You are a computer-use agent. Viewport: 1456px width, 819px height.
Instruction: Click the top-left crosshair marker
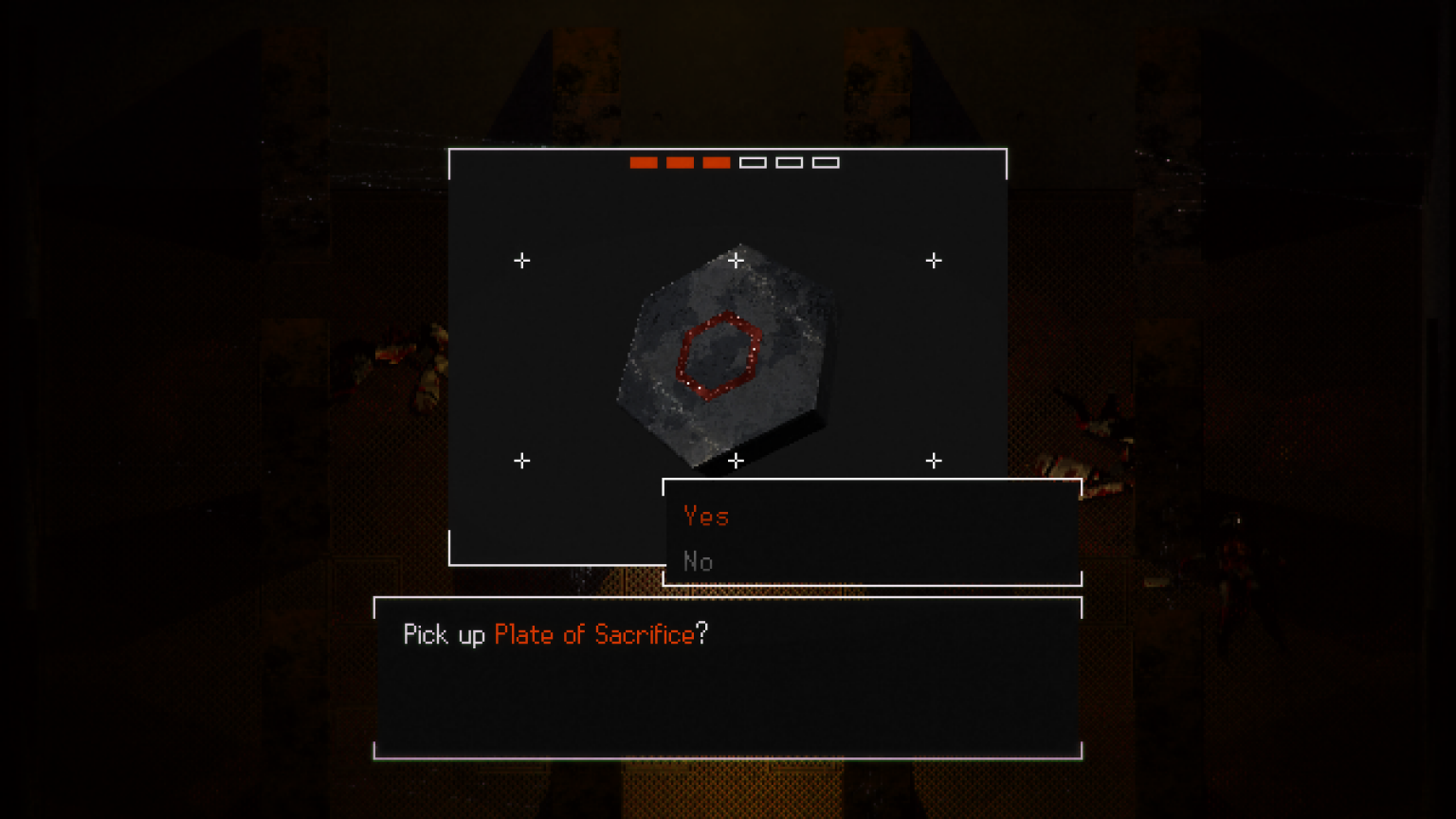coord(522,261)
